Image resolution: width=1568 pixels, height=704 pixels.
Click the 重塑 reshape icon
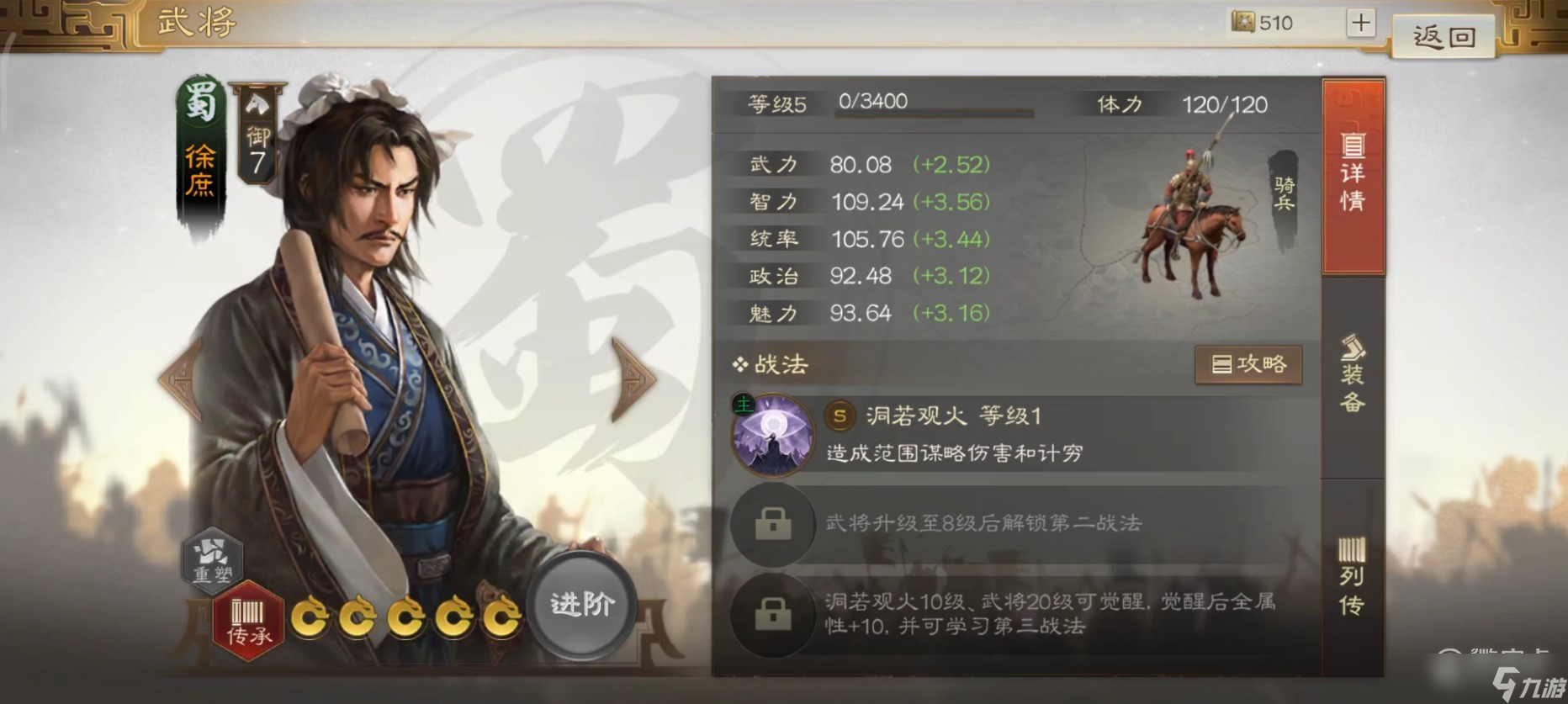pyautogui.click(x=213, y=560)
